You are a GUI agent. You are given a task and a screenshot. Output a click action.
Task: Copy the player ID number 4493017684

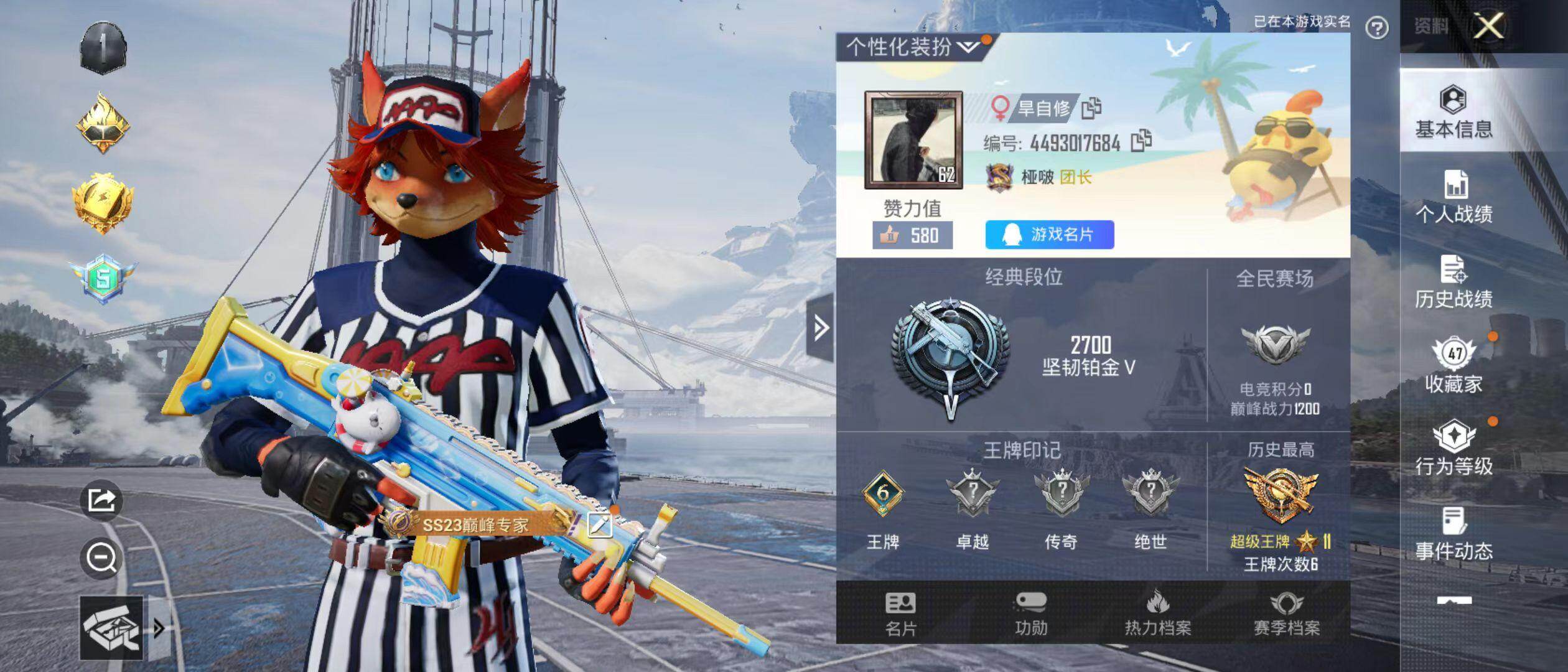(1141, 142)
